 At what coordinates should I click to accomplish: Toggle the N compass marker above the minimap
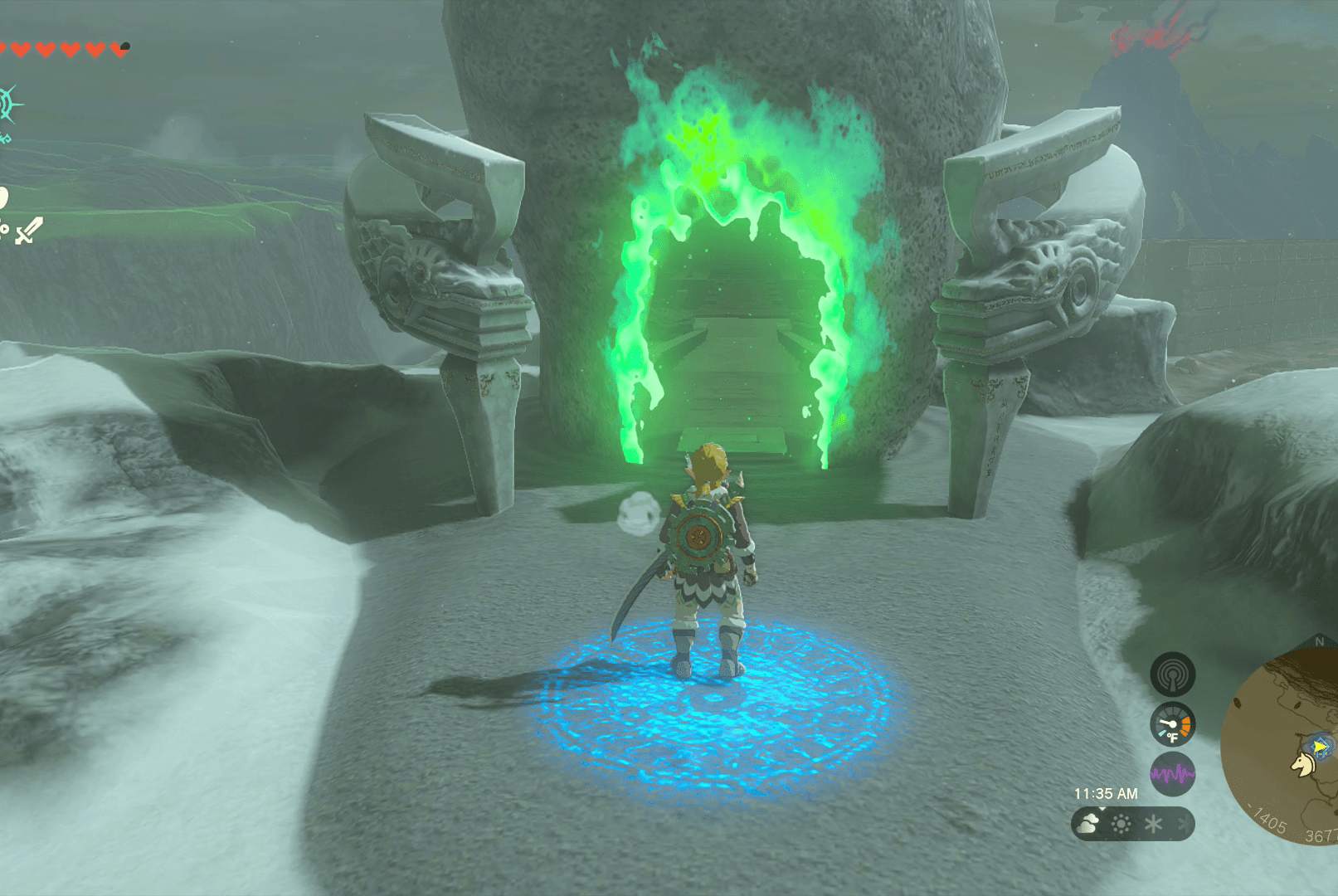1319,640
